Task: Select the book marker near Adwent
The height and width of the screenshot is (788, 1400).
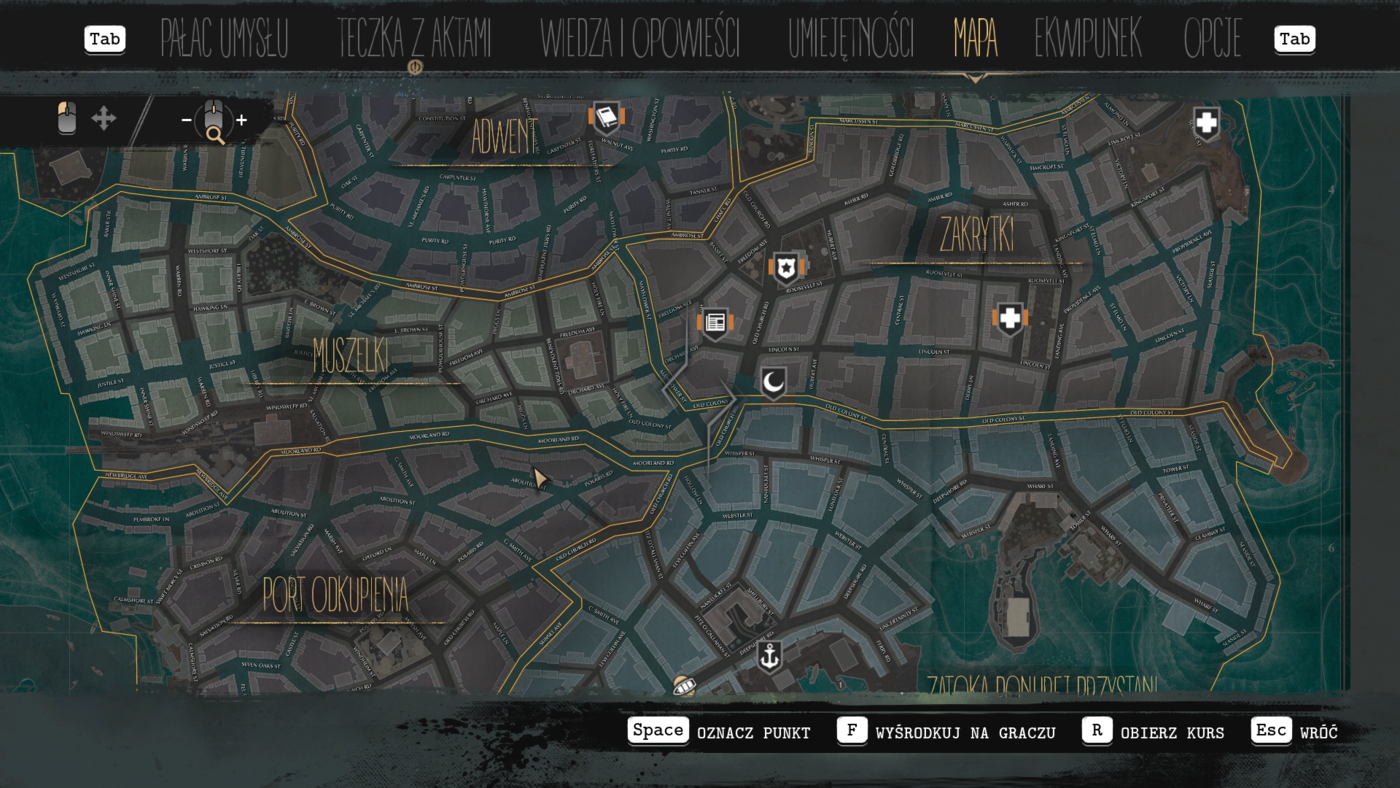Action: 605,117
